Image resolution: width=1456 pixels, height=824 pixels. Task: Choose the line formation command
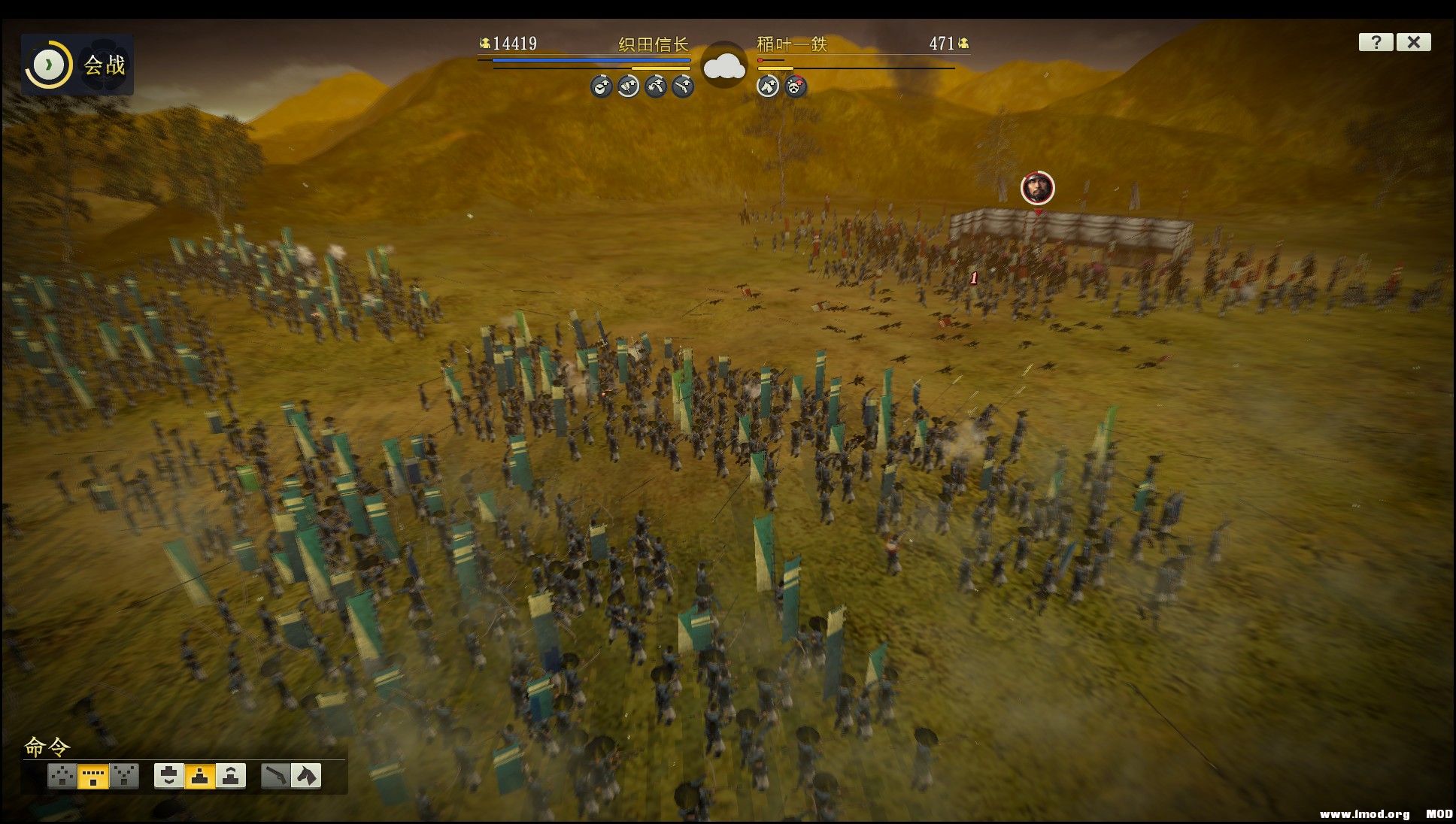[93, 776]
